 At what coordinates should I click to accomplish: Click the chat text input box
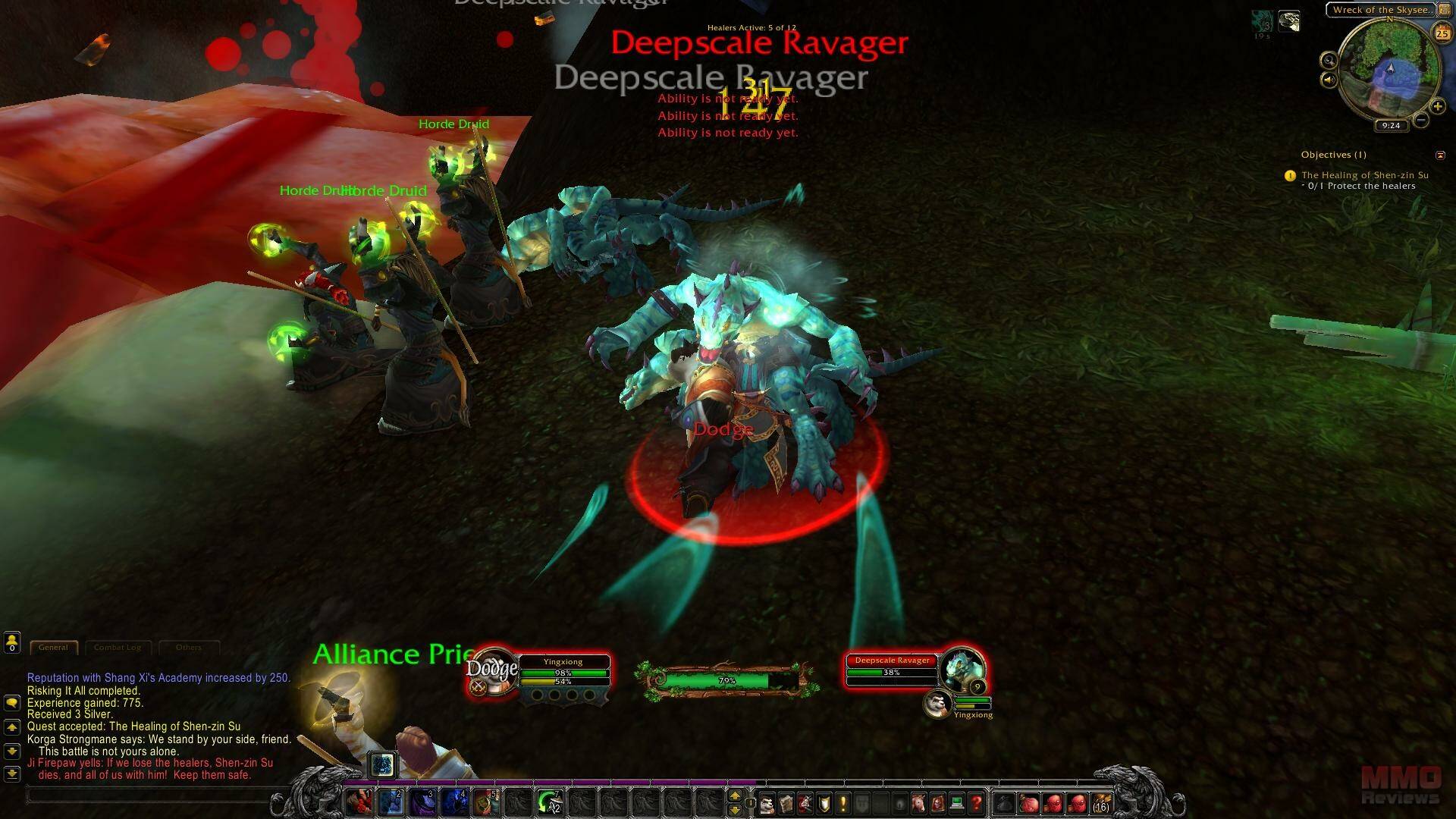point(152,795)
